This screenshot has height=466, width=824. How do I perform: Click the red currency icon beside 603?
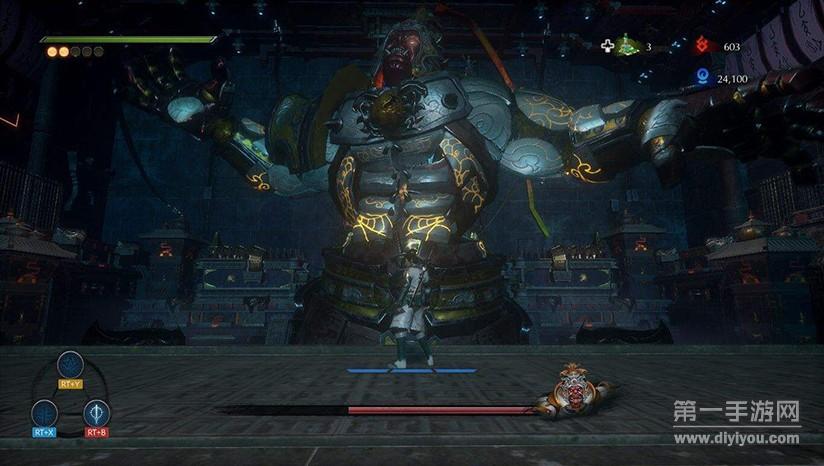point(702,46)
